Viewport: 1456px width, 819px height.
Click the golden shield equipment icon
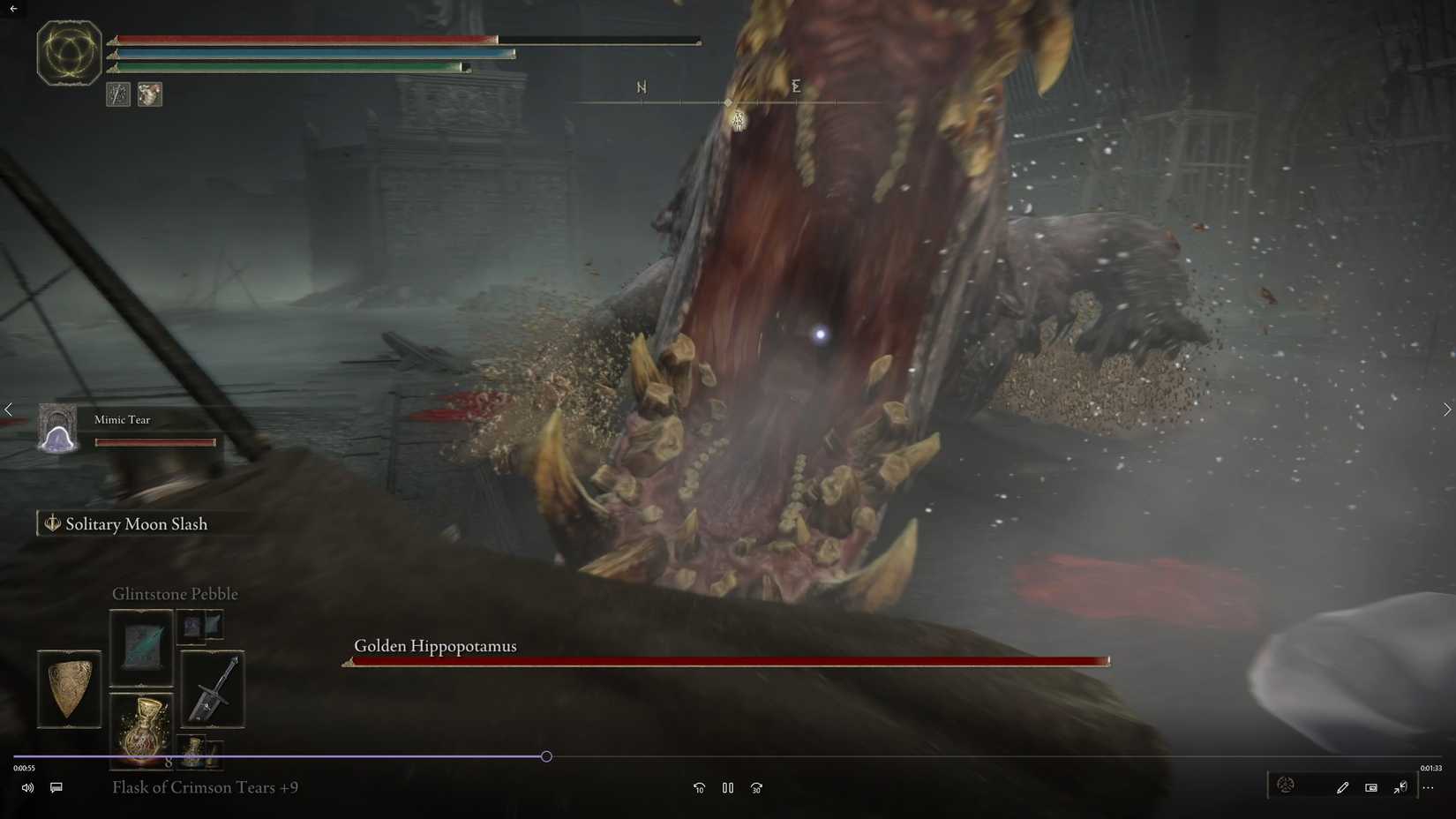point(69,688)
